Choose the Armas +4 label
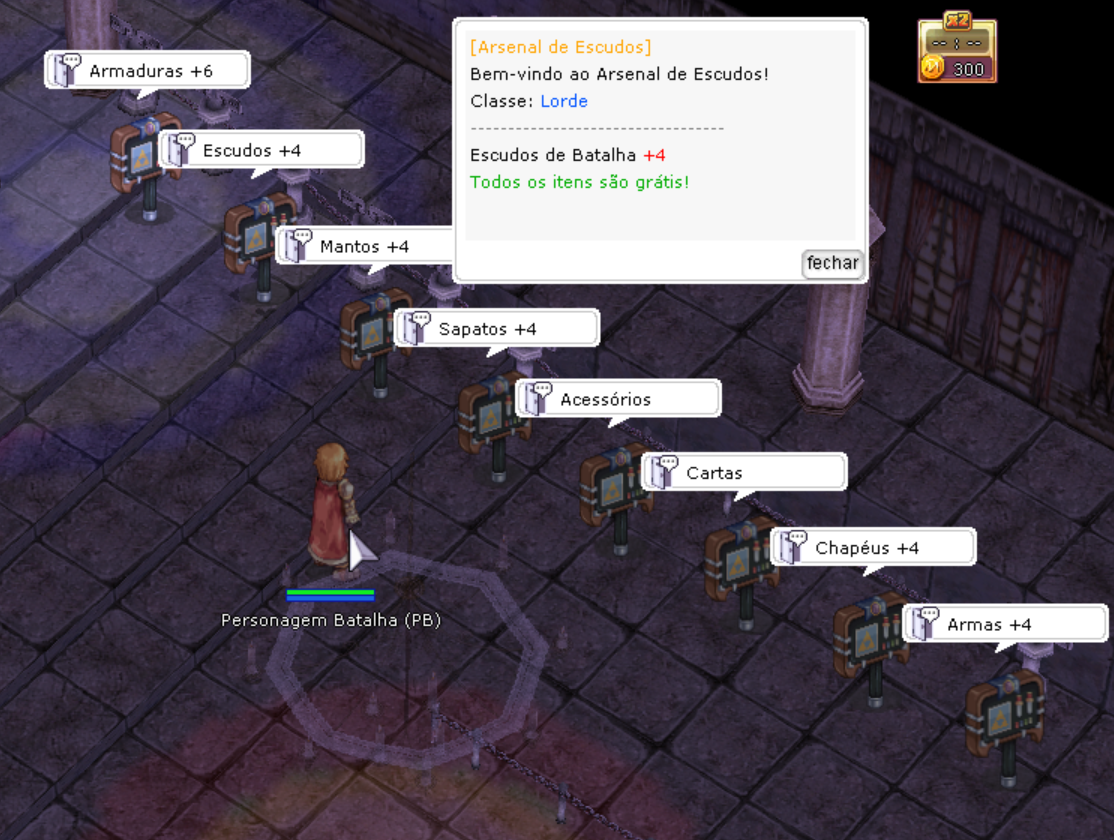This screenshot has width=1114, height=840. (x=1004, y=625)
